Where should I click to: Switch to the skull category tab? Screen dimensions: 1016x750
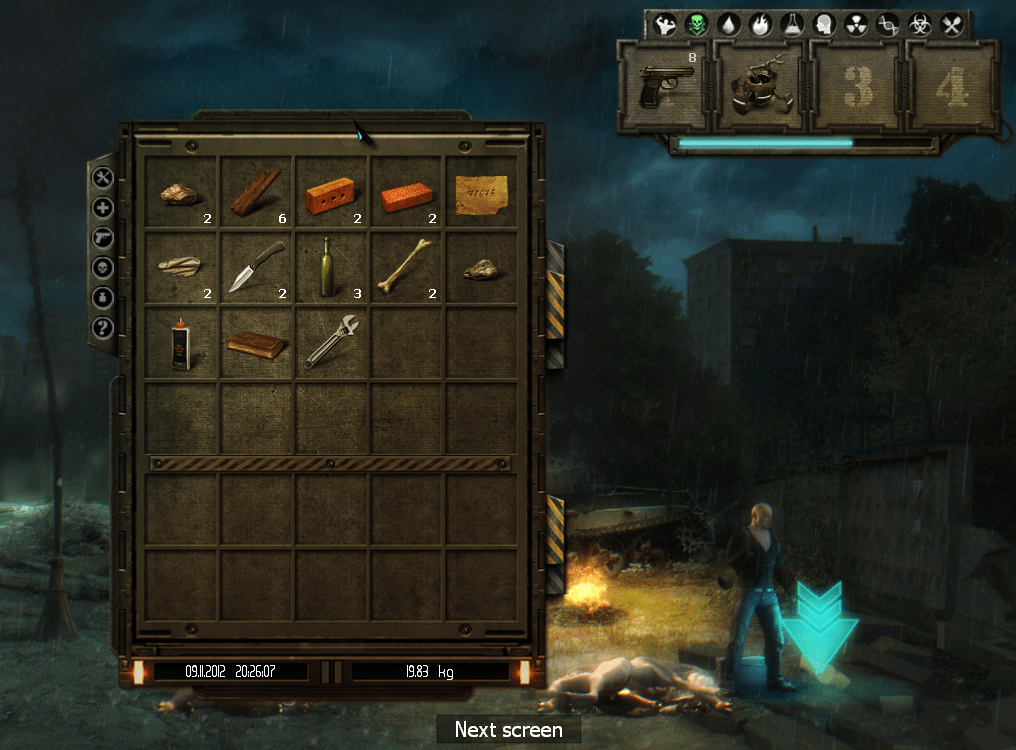coord(103,268)
